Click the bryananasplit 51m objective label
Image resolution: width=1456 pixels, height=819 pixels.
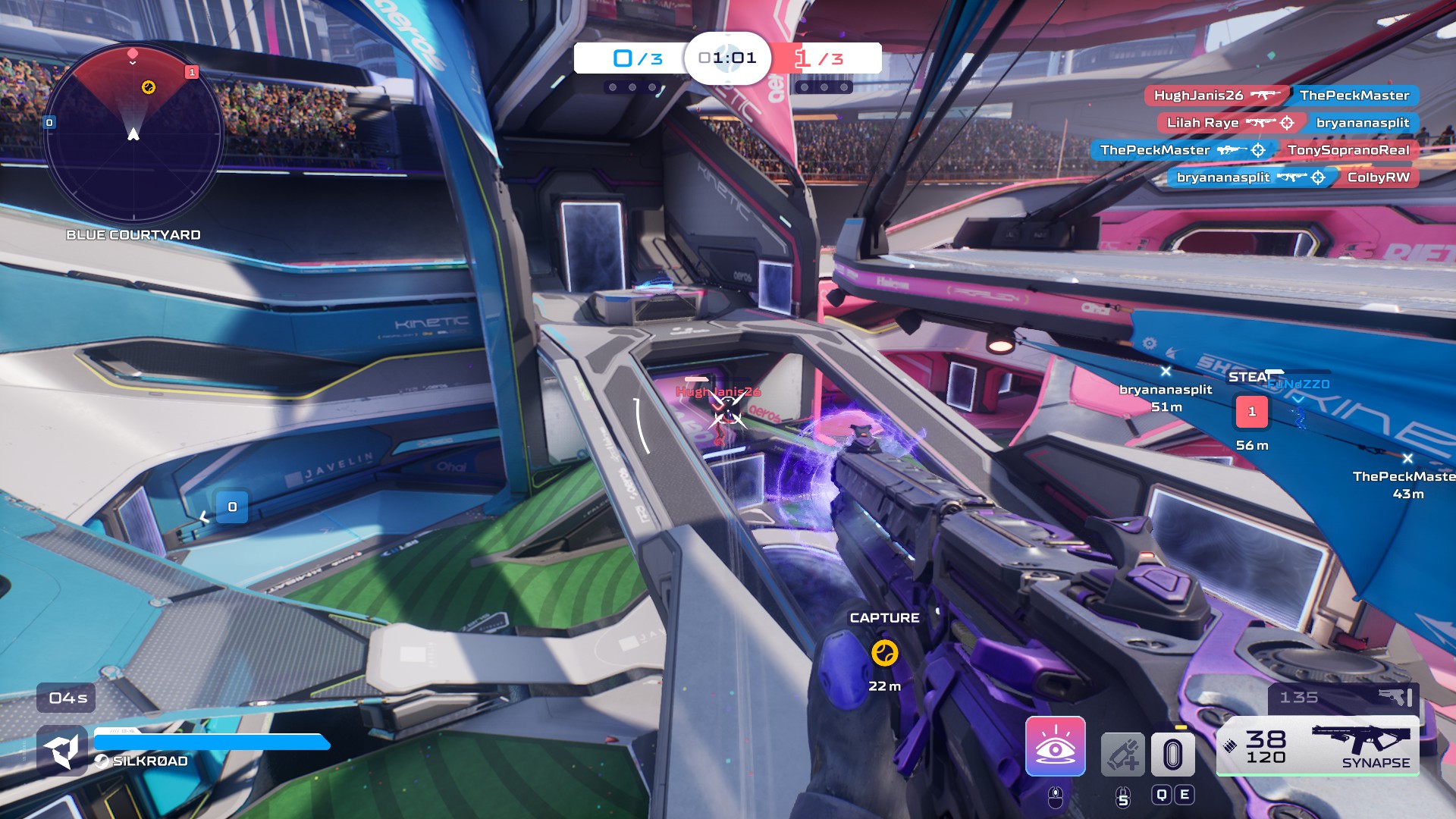[1166, 395]
